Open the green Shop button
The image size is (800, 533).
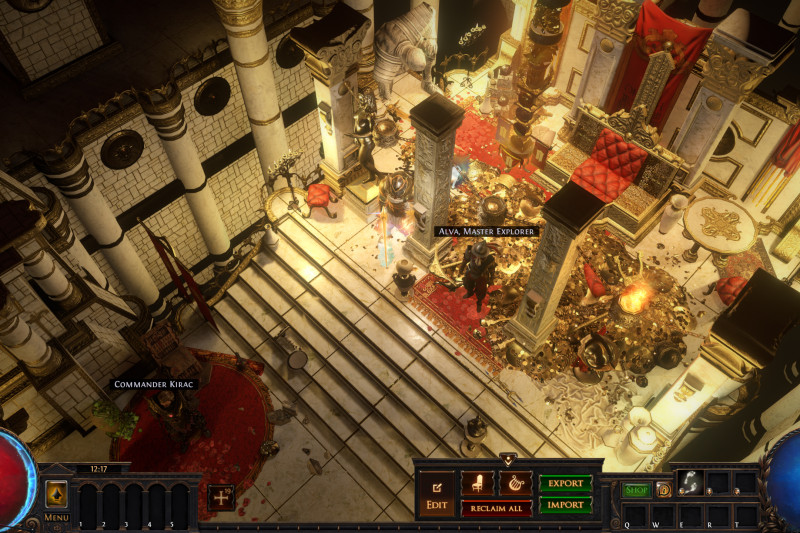coord(637,490)
